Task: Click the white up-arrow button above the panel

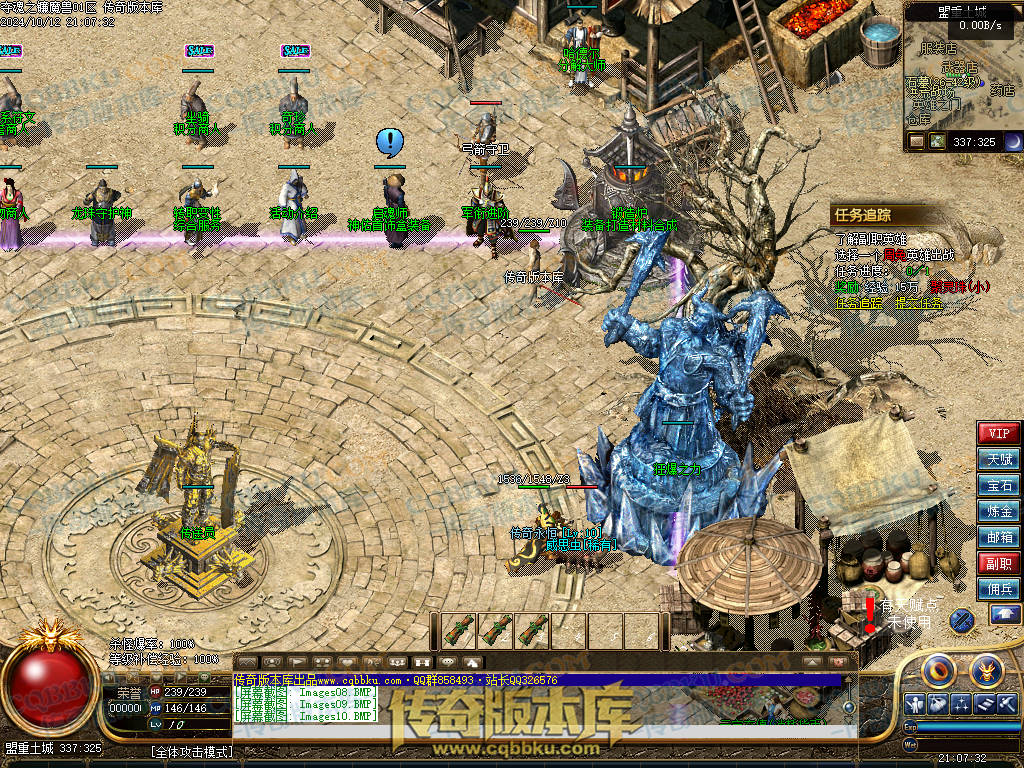Action: [x=1005, y=615]
